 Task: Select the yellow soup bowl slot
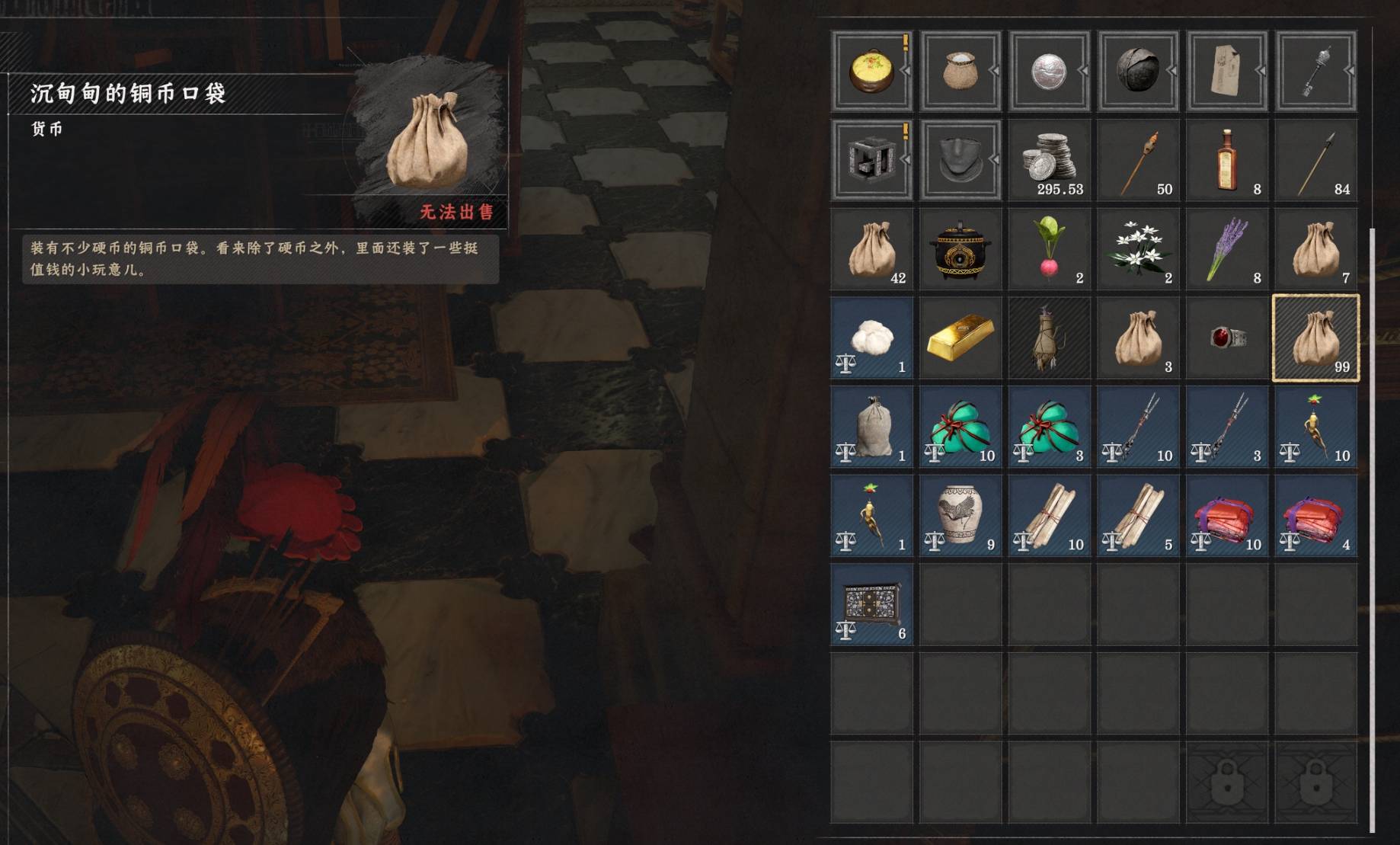pos(871,72)
